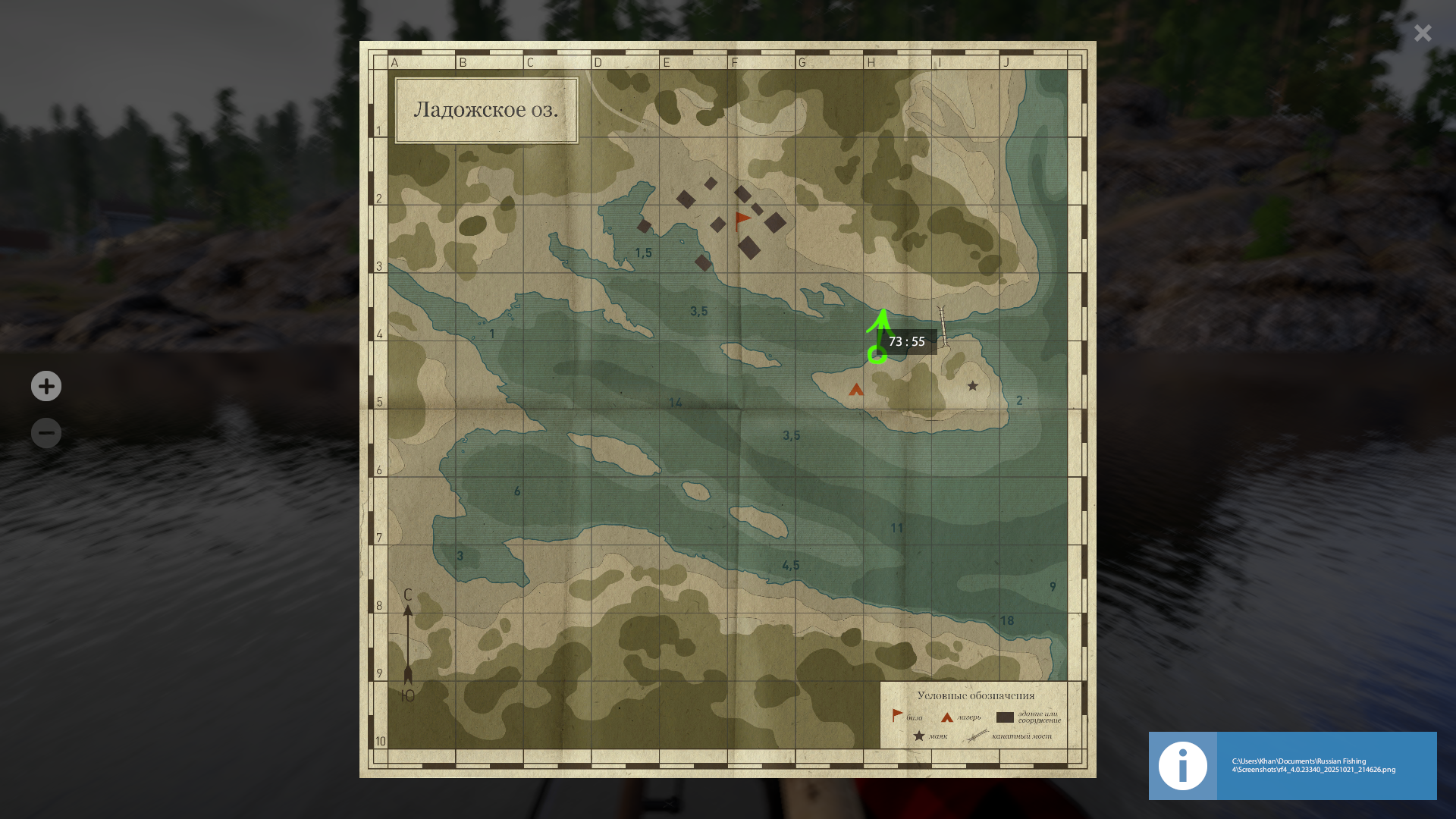Close the map with the X button

pos(1423,33)
